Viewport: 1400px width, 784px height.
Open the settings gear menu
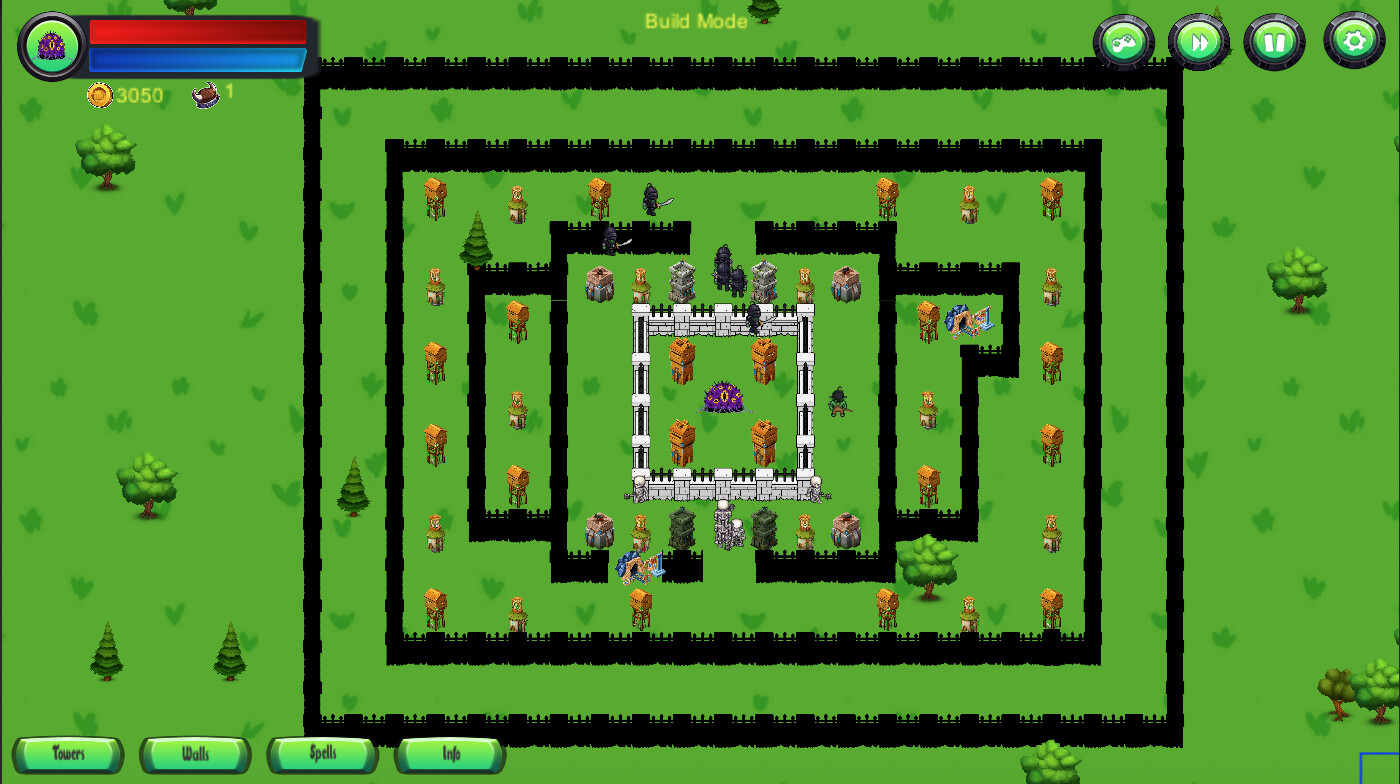[x=1354, y=42]
